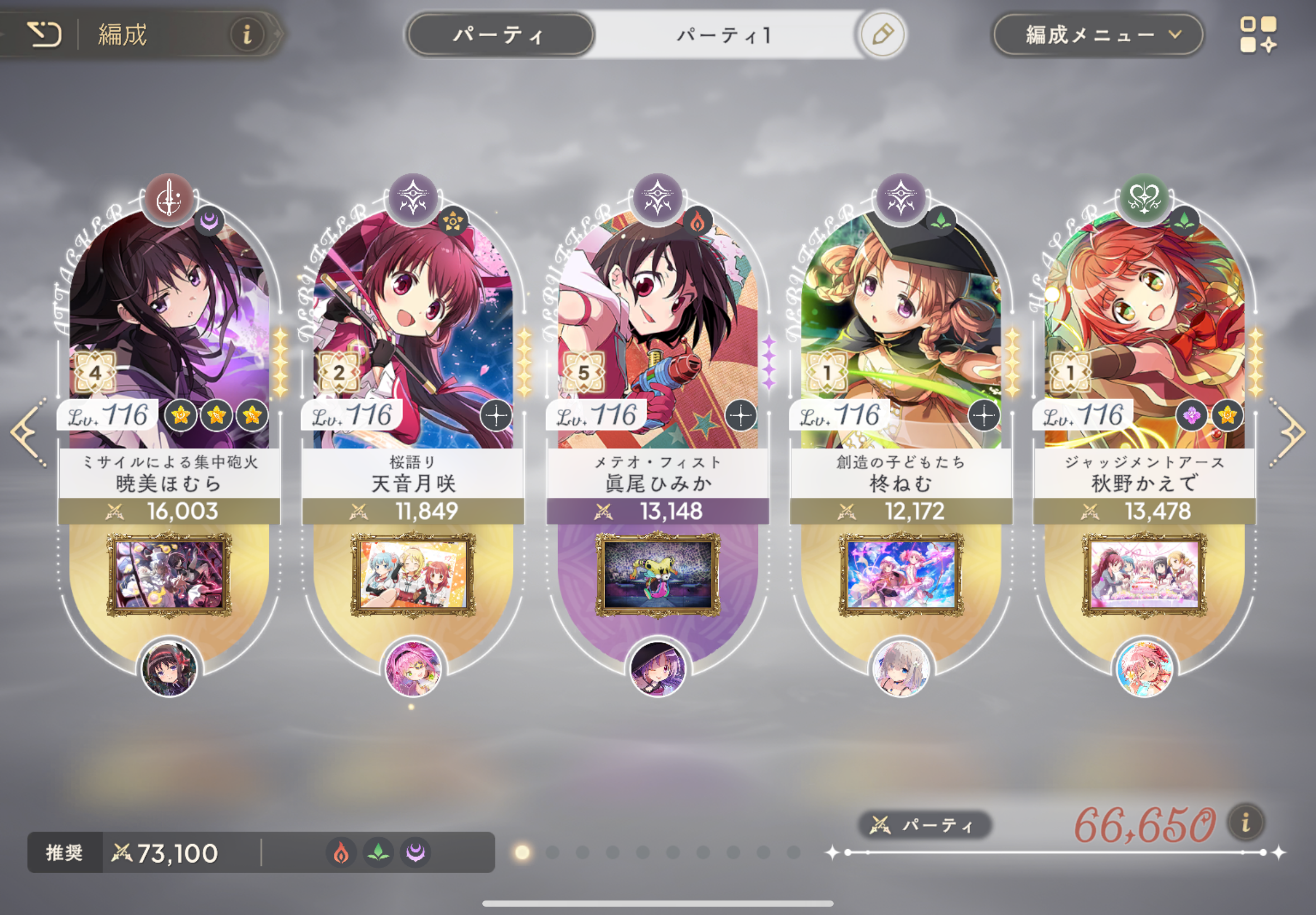1316x915 pixels.
Task: Switch to the パーティ tab
Action: click(x=499, y=36)
